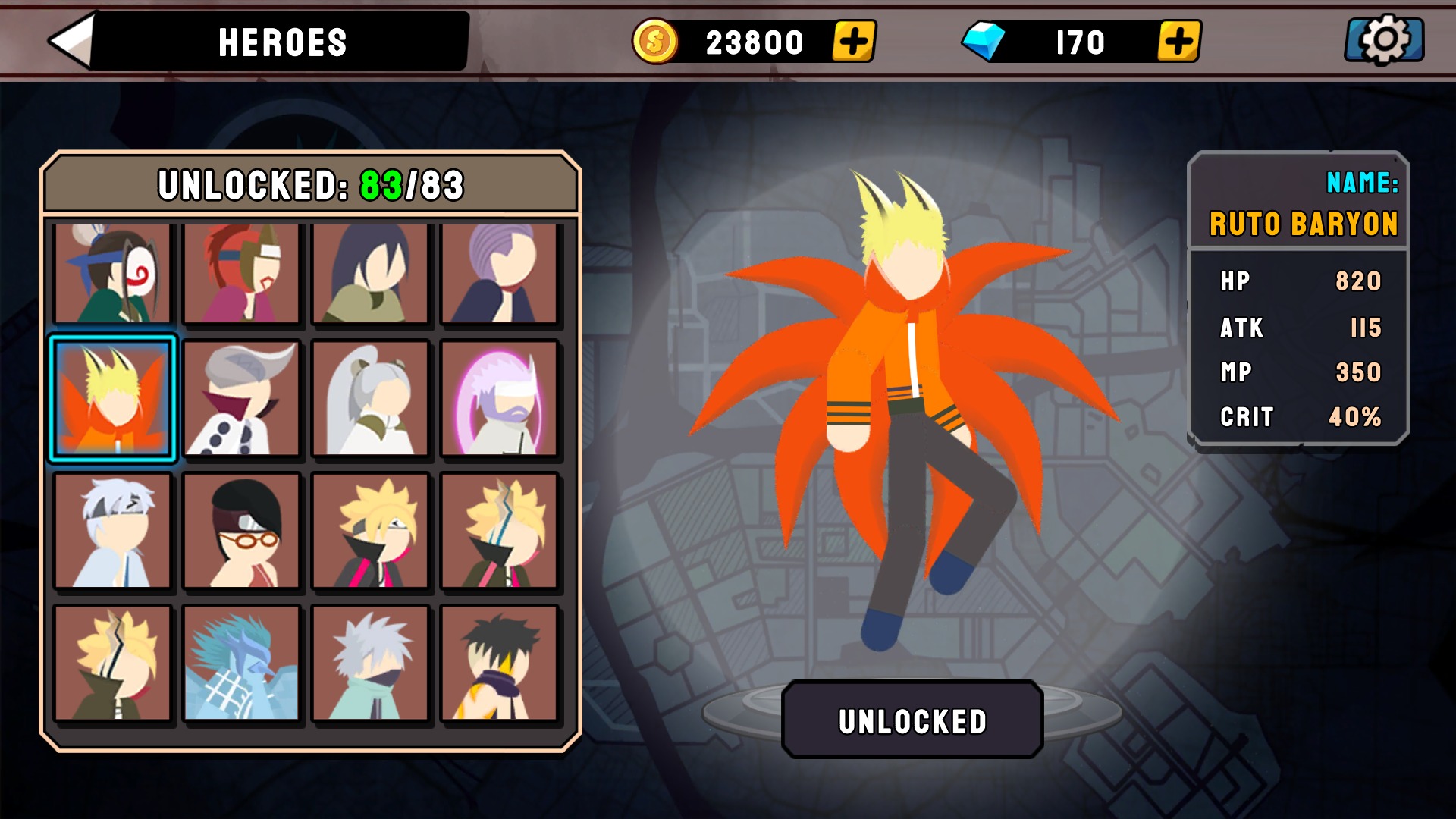Select the red-haired hero with headband

(x=242, y=273)
